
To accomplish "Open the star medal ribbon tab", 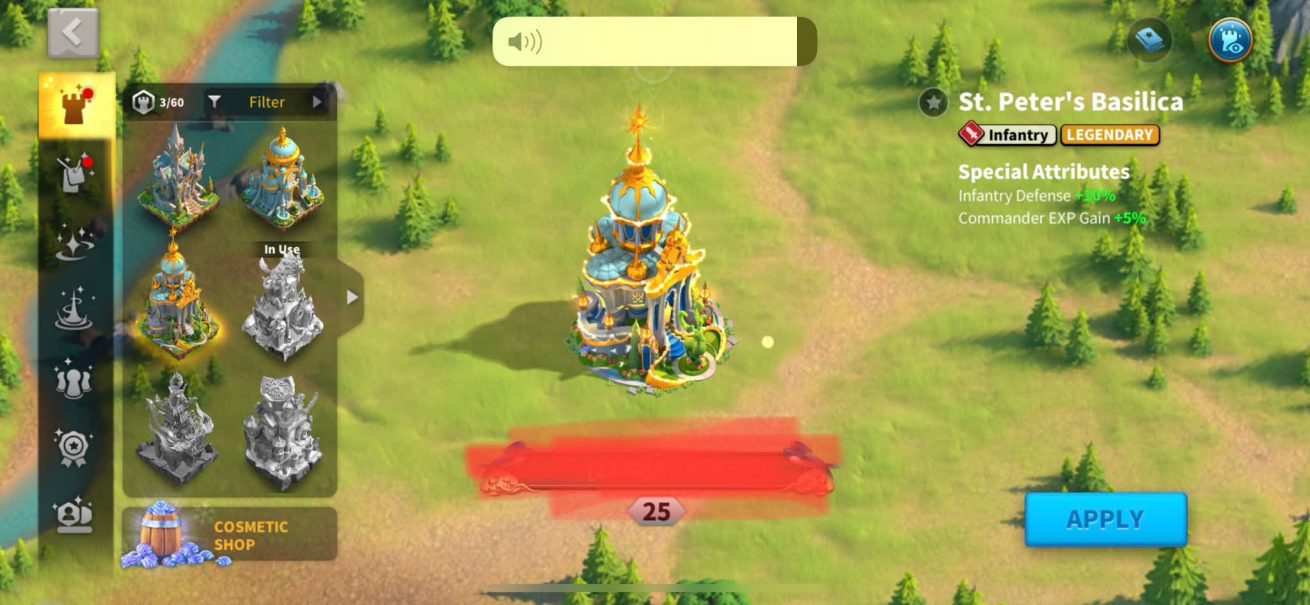I will tap(74, 447).
